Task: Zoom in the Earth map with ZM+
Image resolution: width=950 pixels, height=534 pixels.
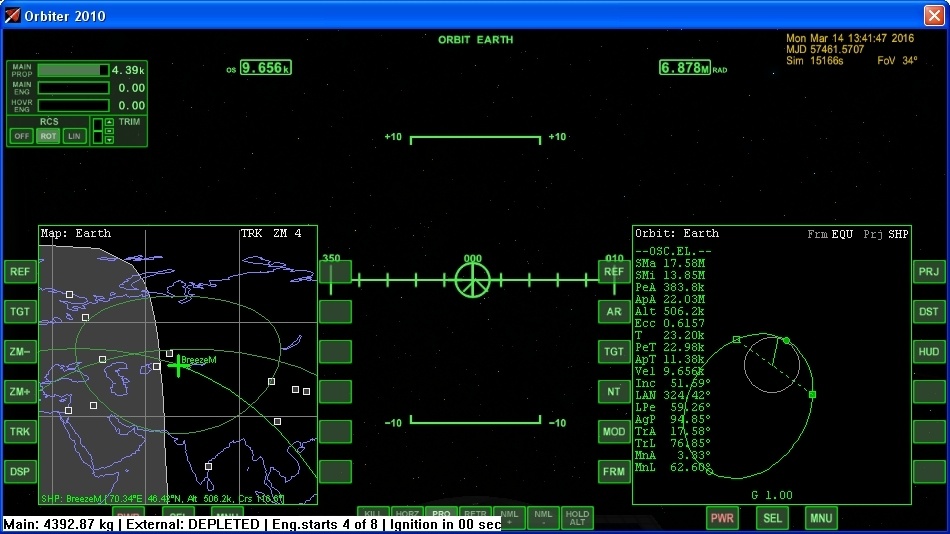Action: click(x=20, y=391)
